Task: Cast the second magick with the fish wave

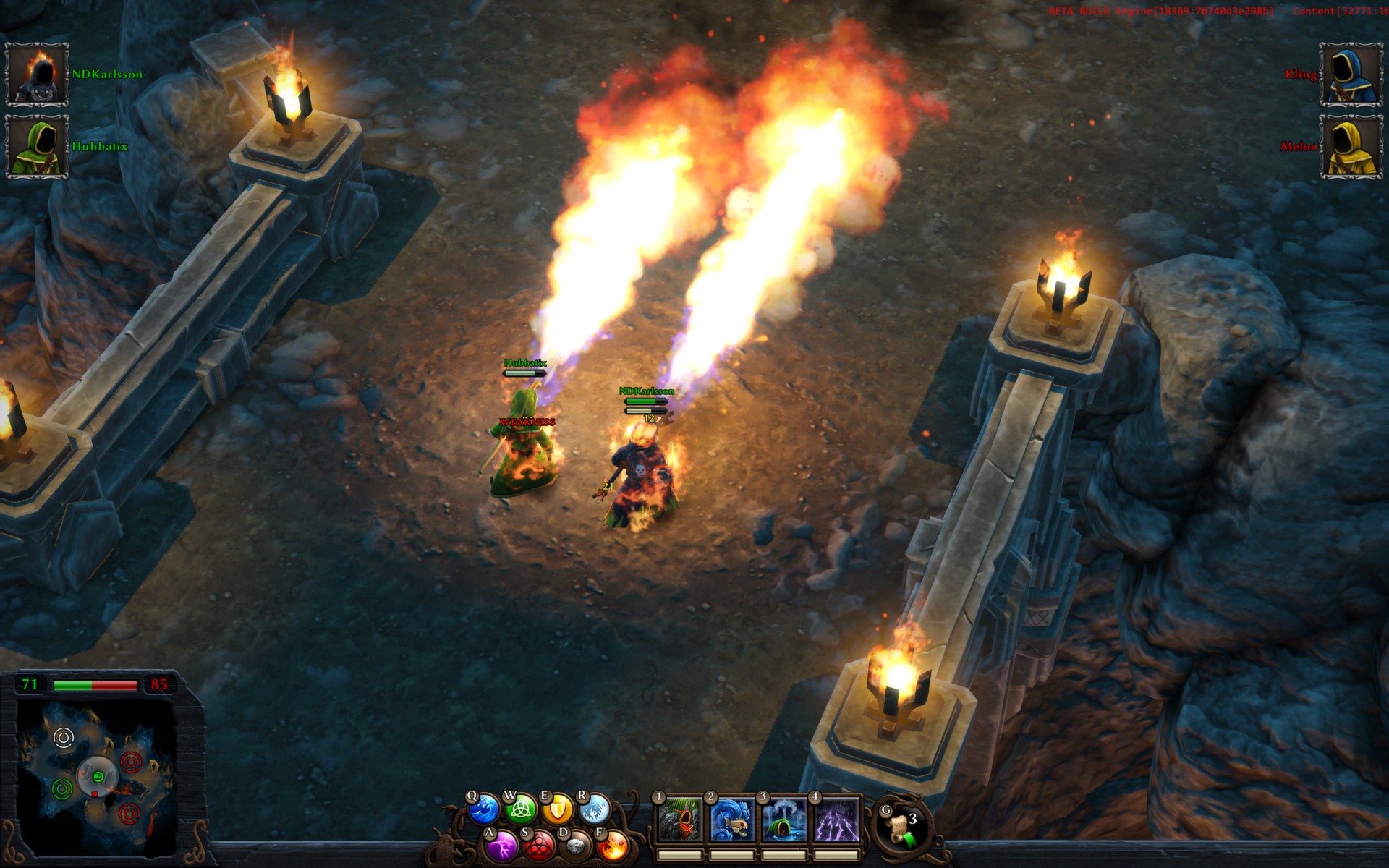Action: pos(732,820)
